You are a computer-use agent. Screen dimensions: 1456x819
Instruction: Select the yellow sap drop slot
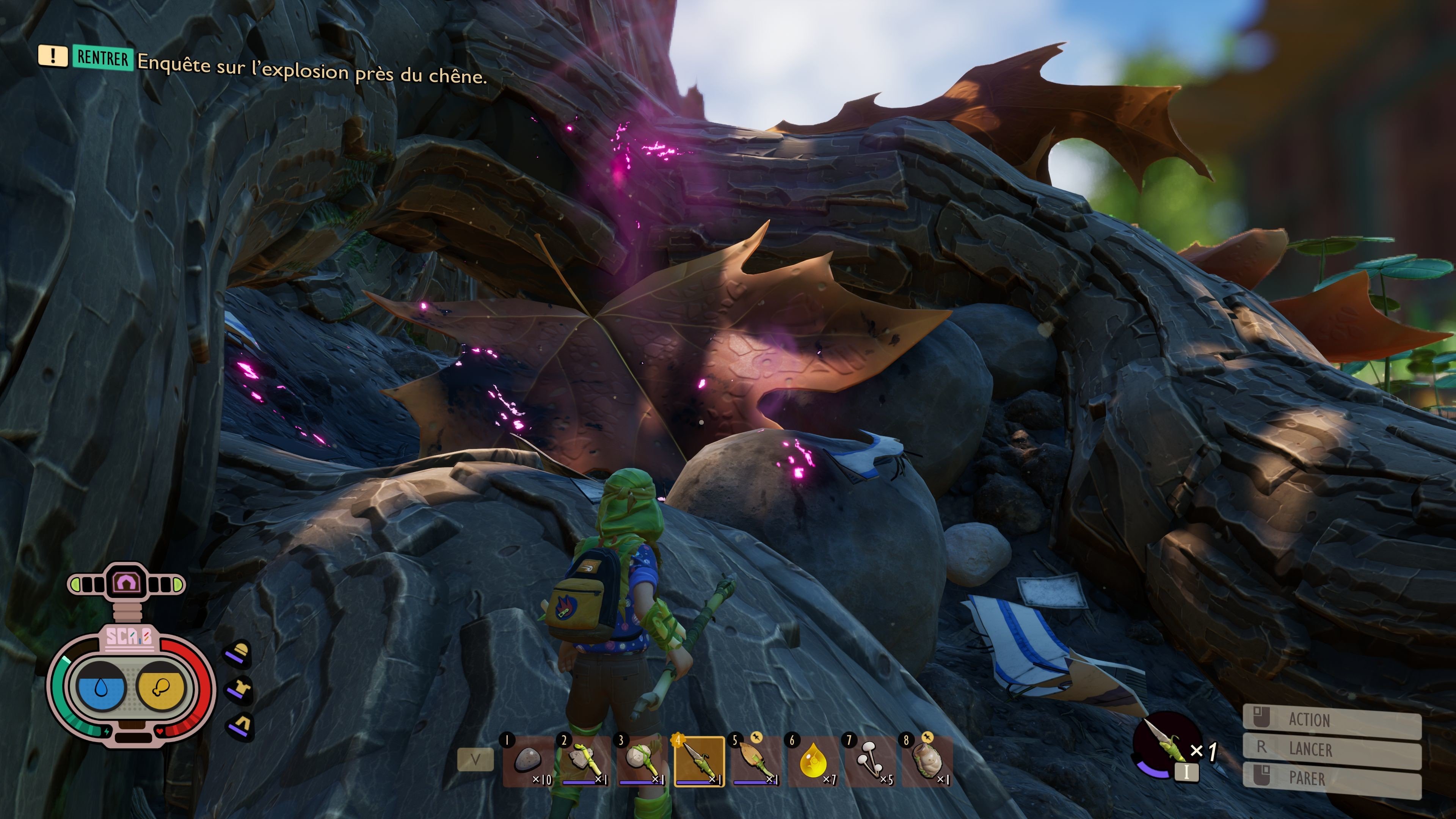813,761
